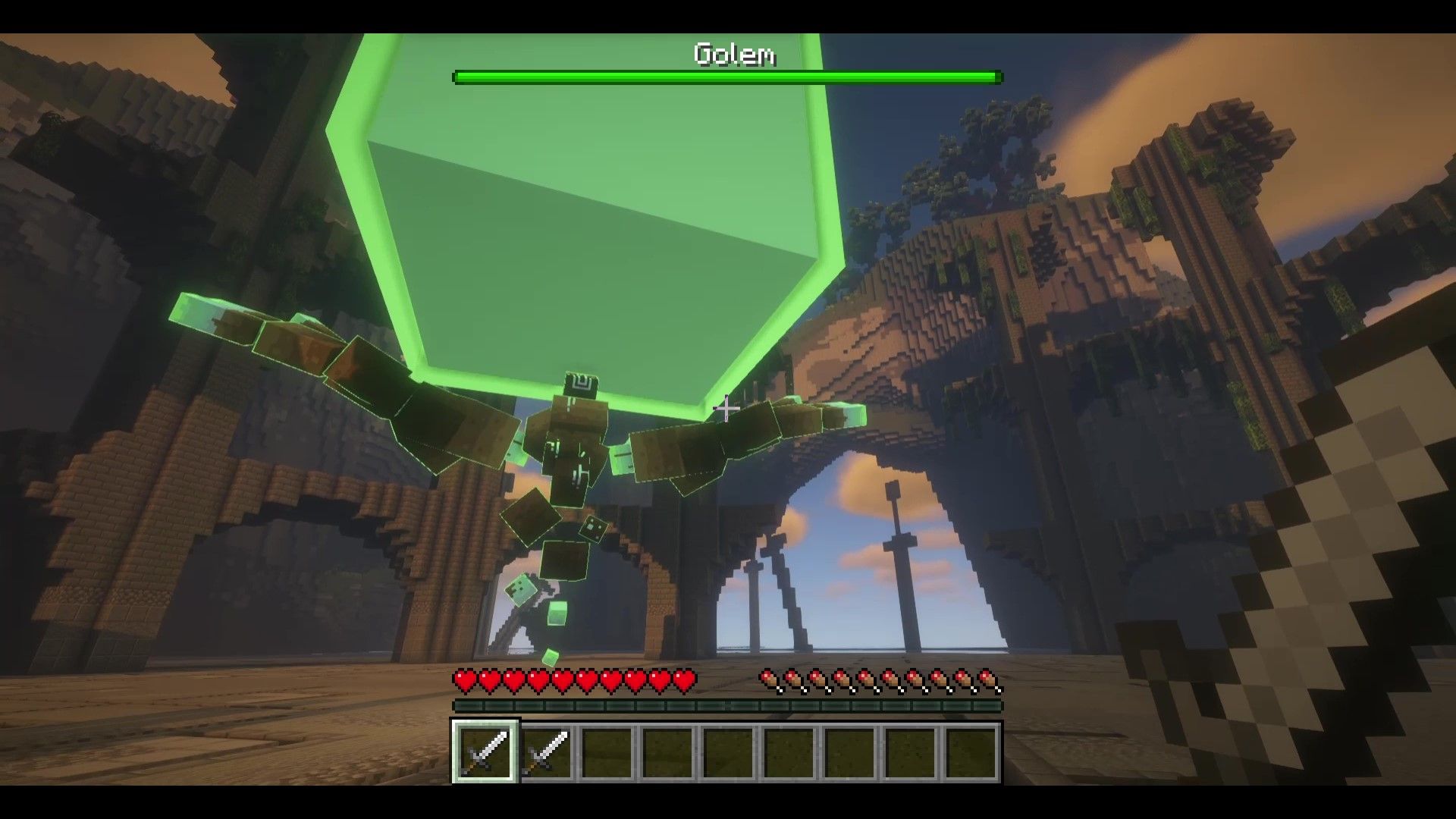Click the first drumstick in the hunger bar
Image resolution: width=1456 pixels, height=819 pixels.
coord(768,680)
